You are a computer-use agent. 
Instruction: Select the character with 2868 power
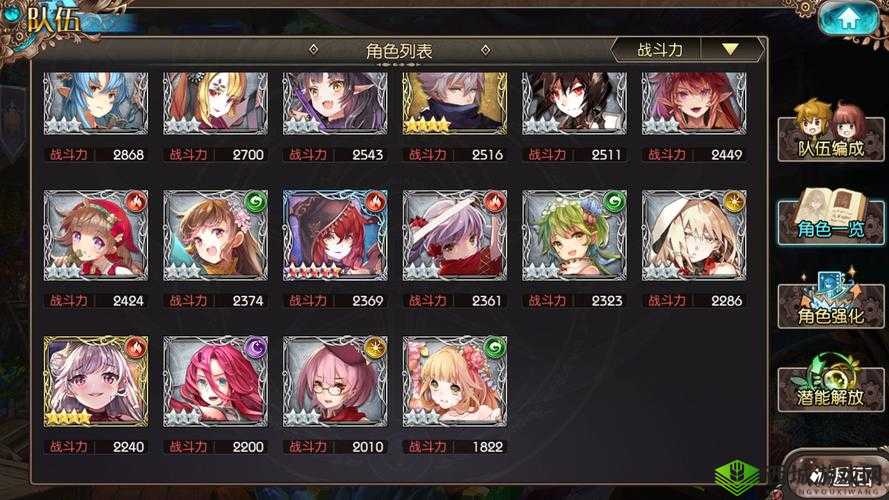click(x=96, y=102)
